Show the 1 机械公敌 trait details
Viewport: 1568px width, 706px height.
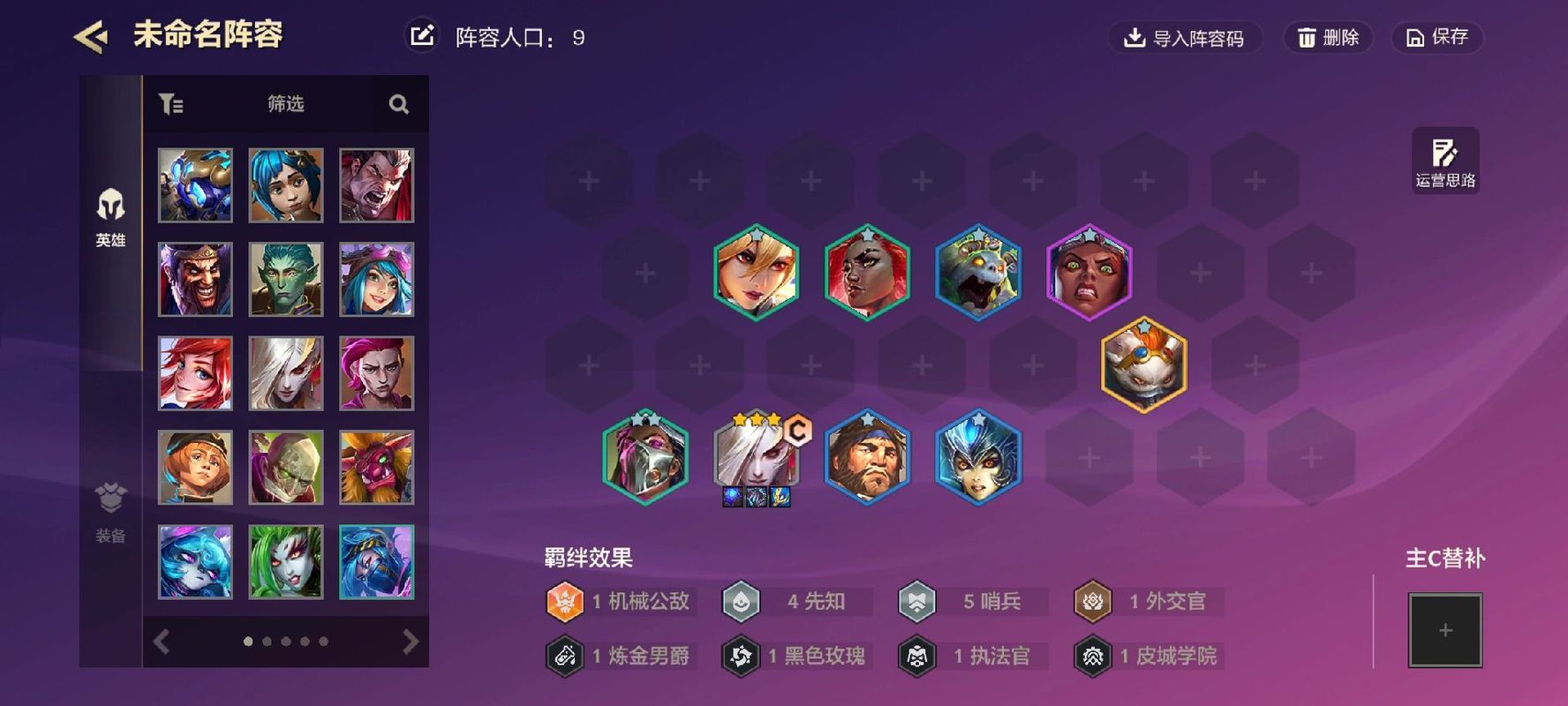621,602
